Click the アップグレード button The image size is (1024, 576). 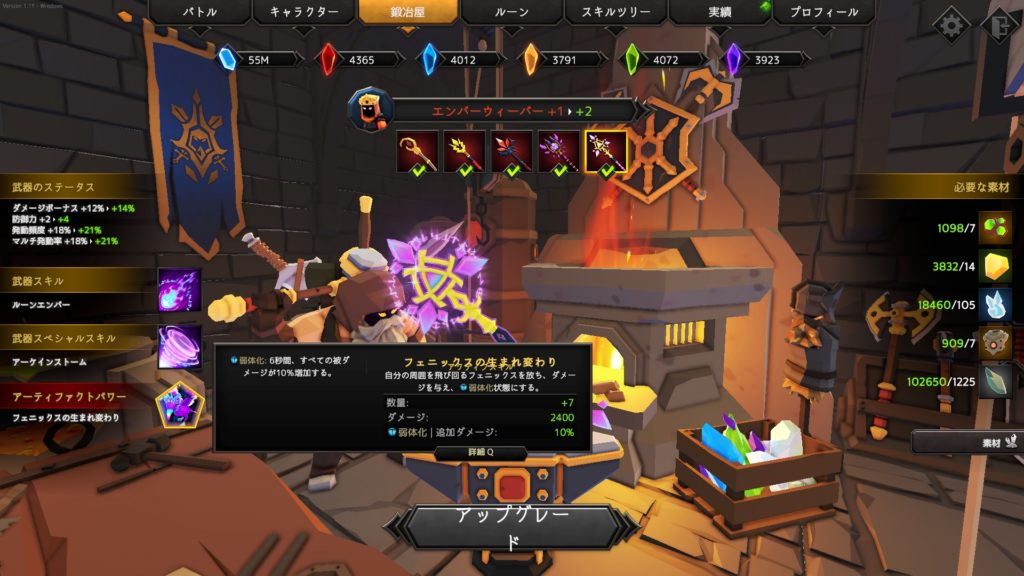point(512,528)
